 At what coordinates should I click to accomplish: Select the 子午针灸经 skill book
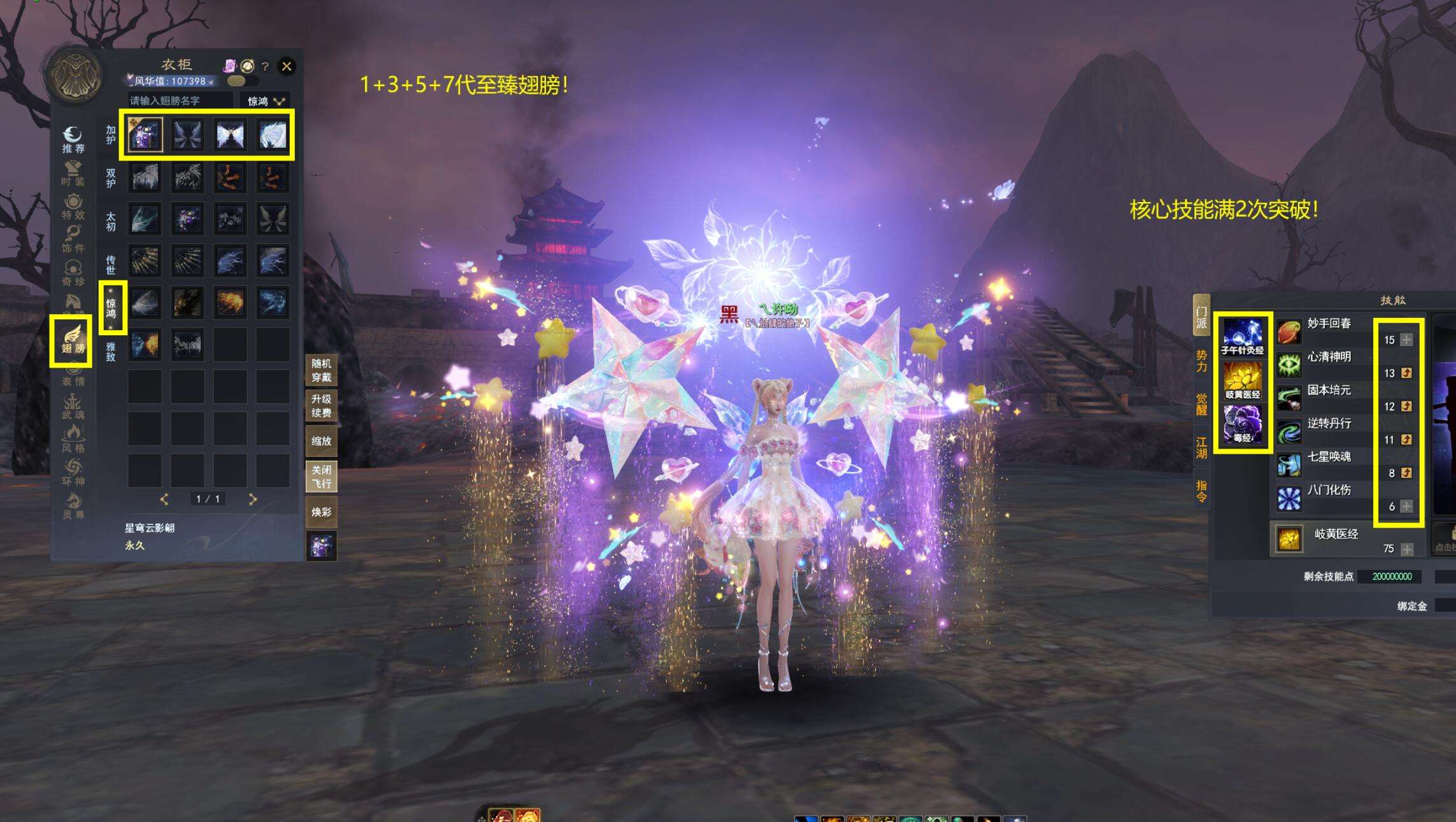coord(1242,336)
